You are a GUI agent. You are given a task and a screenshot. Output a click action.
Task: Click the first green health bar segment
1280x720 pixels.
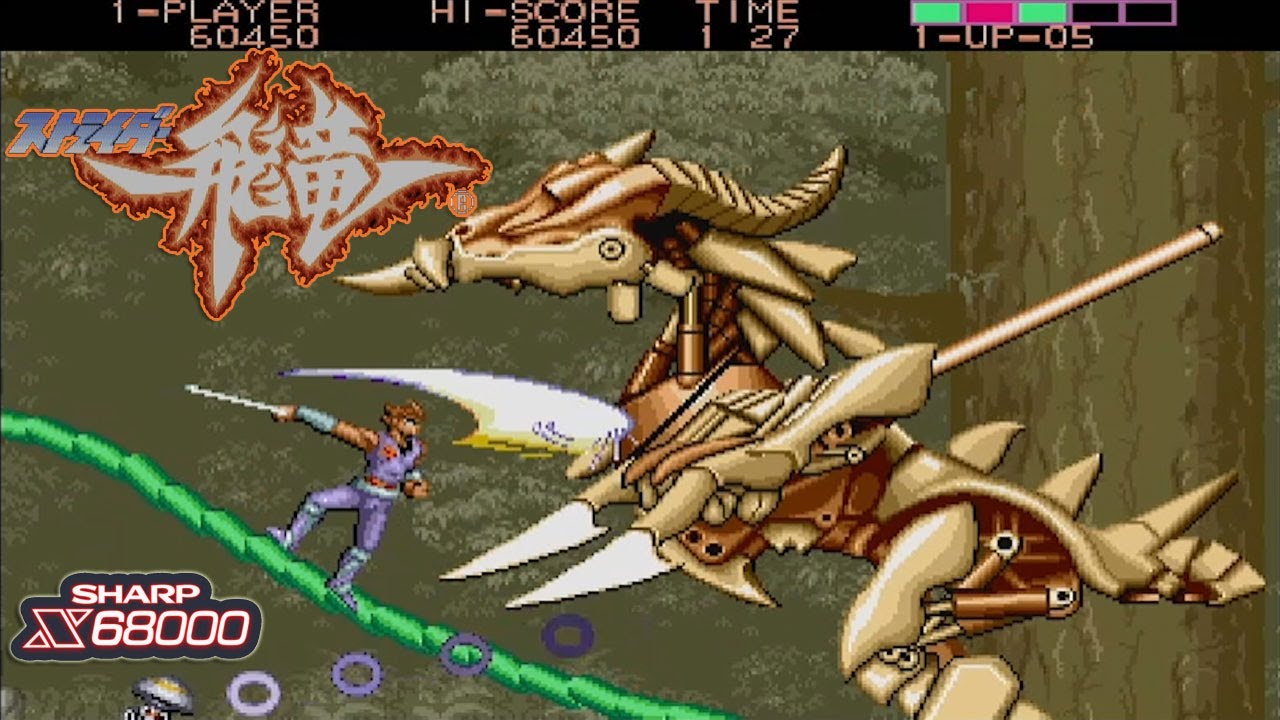(x=935, y=12)
